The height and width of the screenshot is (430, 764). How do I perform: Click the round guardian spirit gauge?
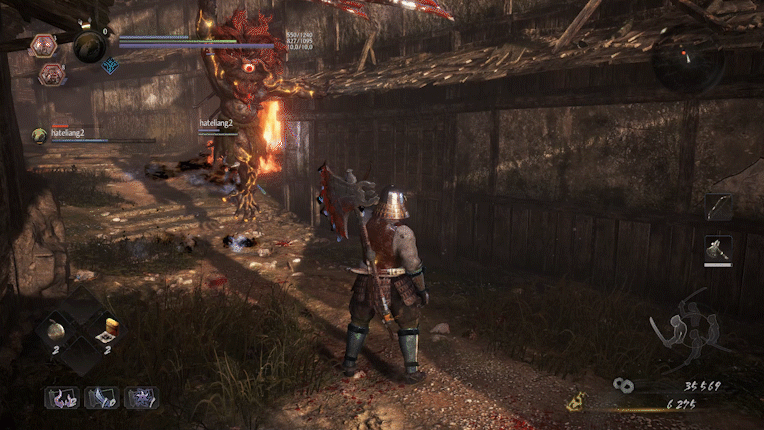point(90,46)
